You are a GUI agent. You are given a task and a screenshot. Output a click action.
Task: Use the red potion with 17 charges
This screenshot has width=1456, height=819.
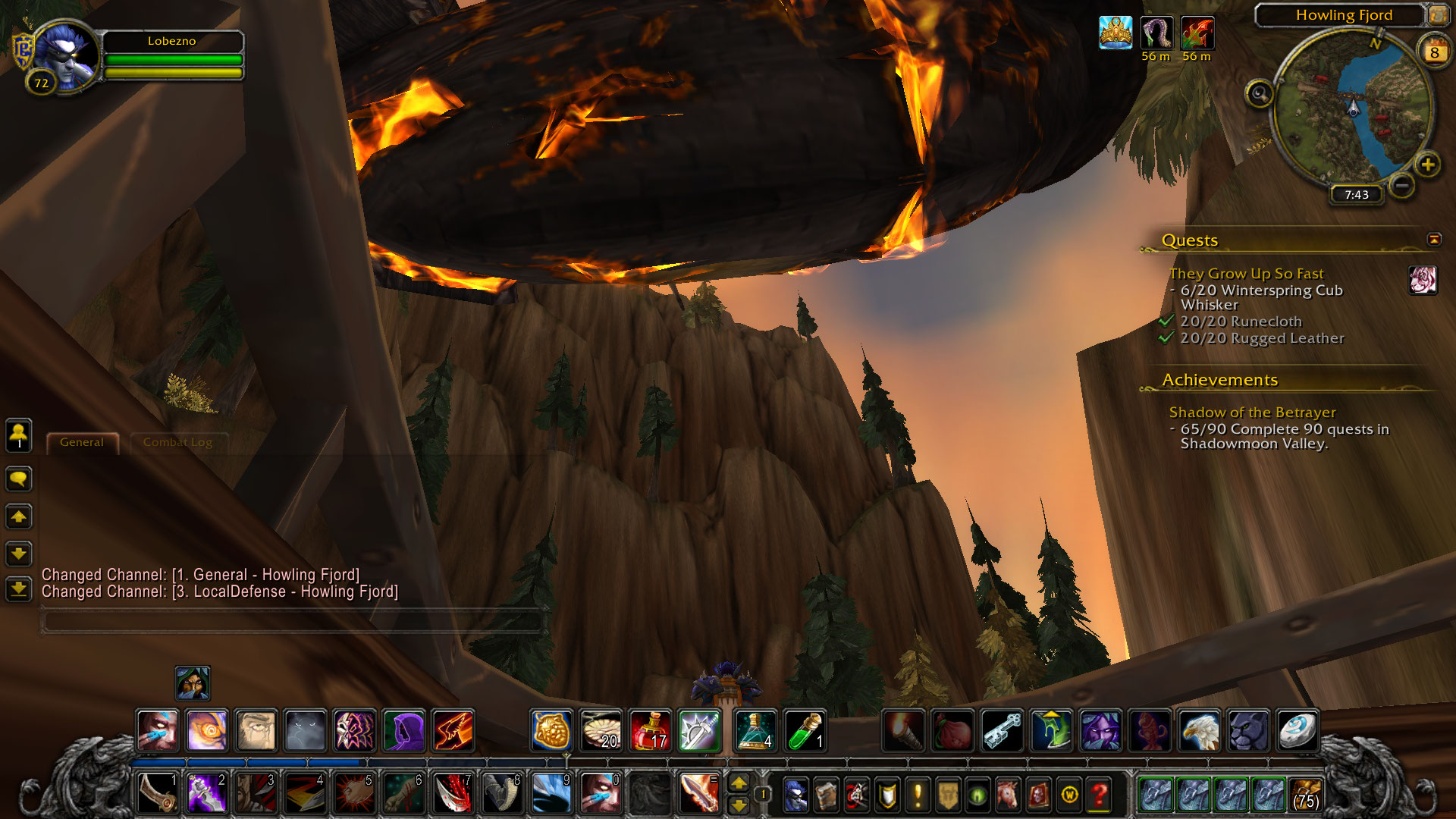click(650, 731)
